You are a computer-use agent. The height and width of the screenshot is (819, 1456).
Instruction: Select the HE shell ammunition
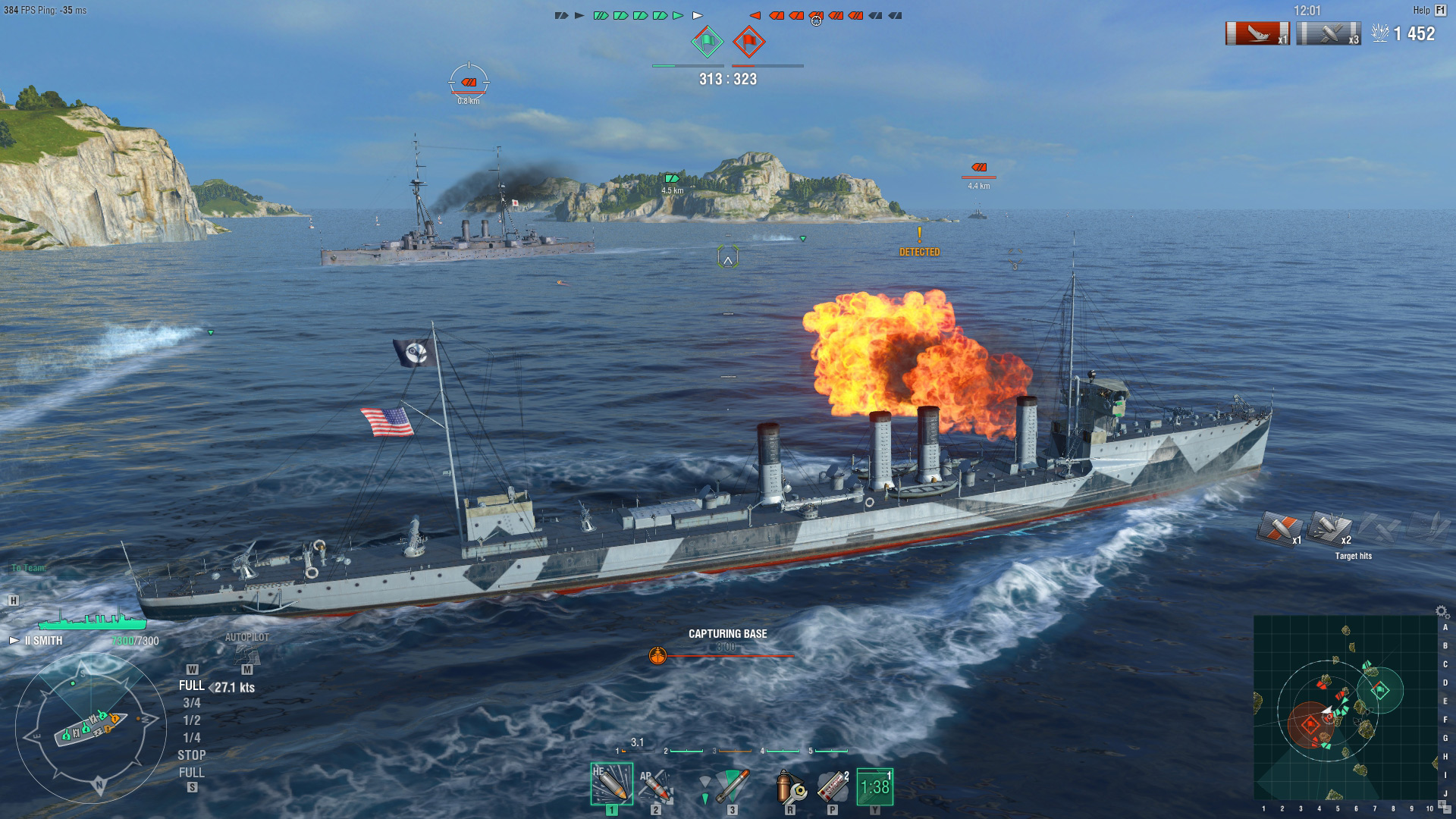click(611, 784)
